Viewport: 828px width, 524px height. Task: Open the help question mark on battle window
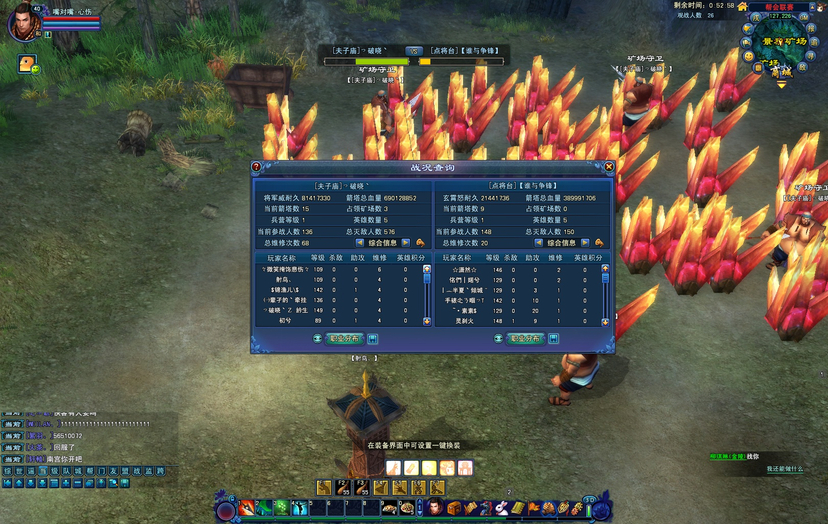pos(256,167)
